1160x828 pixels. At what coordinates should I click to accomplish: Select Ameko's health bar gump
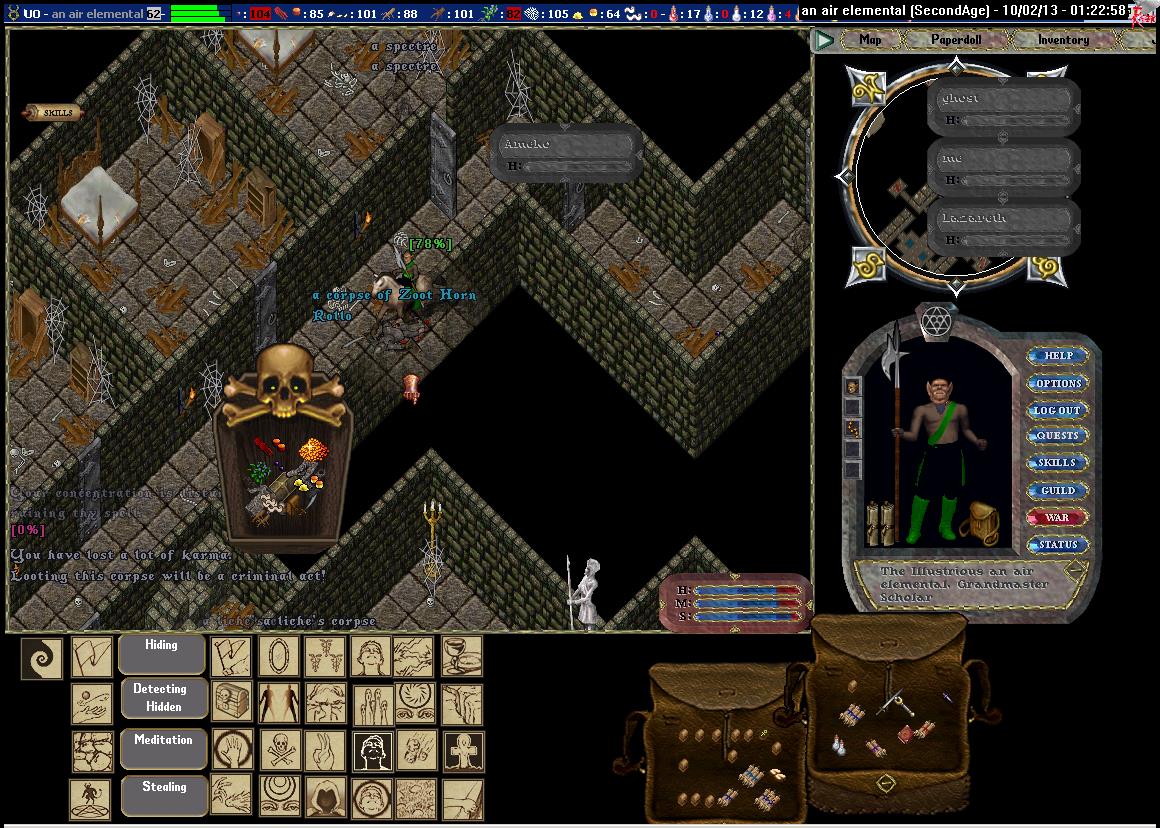pos(566,153)
